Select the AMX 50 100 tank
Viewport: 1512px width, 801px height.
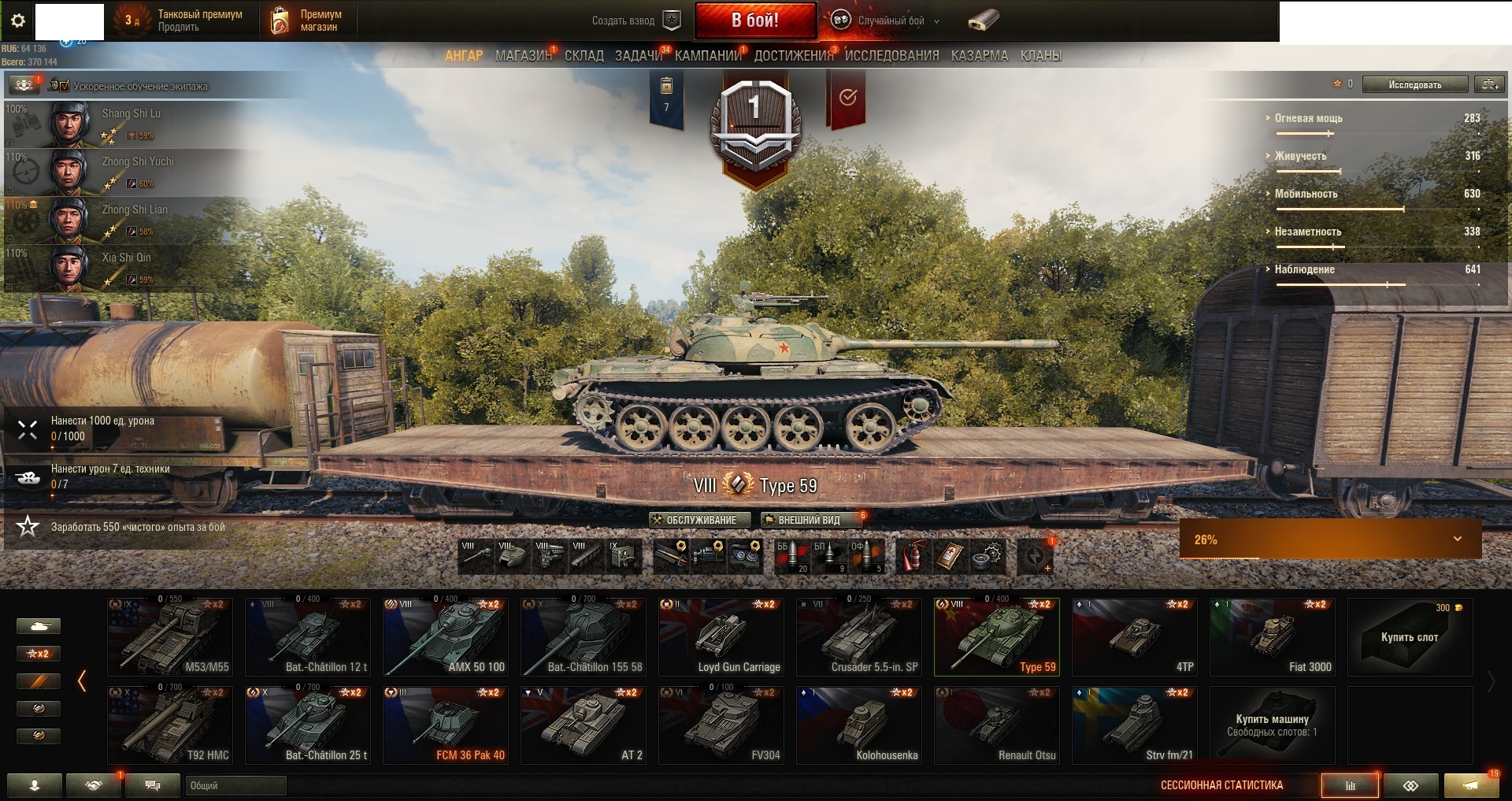coord(446,637)
